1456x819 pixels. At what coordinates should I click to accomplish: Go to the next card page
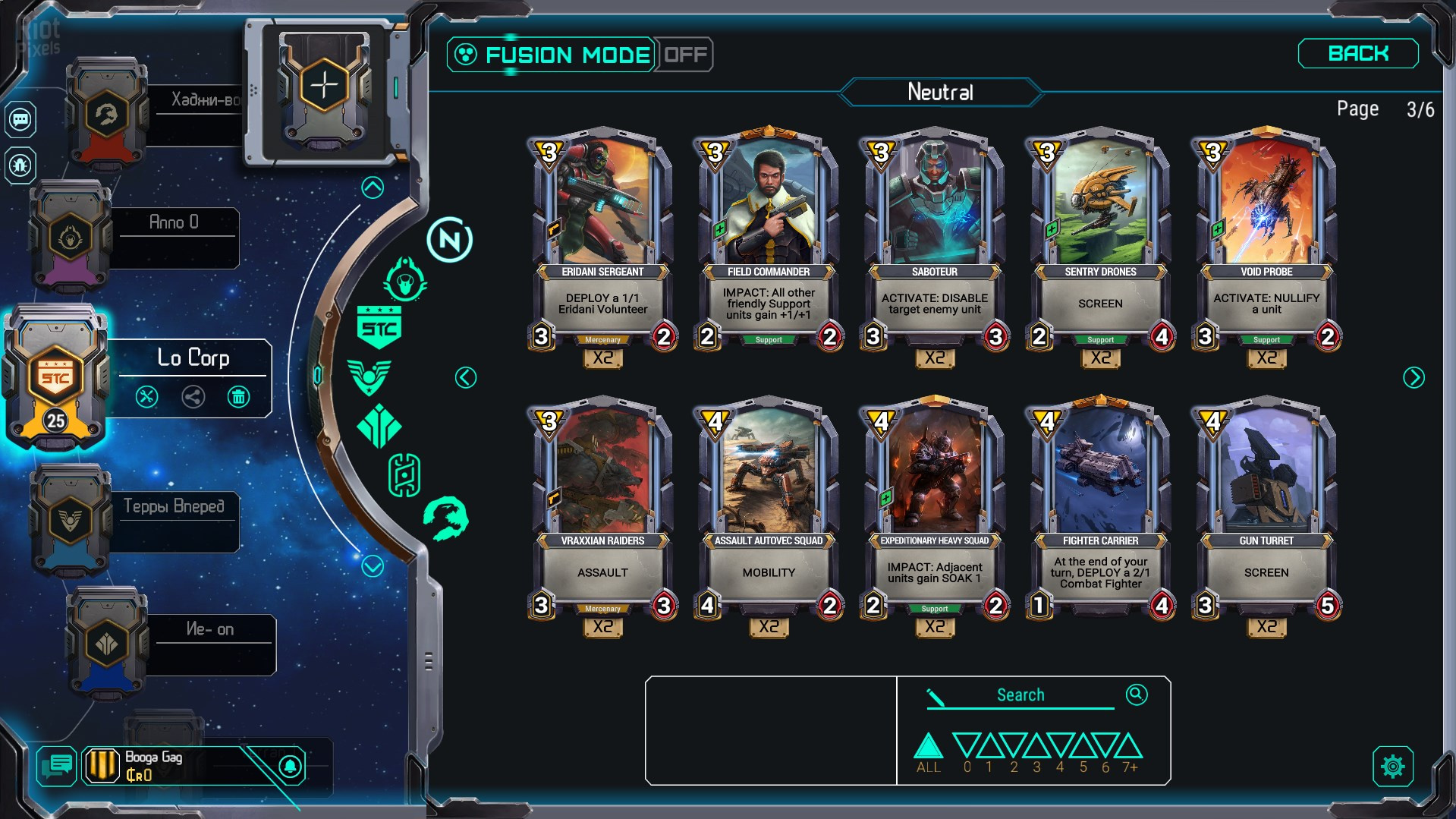(1414, 377)
